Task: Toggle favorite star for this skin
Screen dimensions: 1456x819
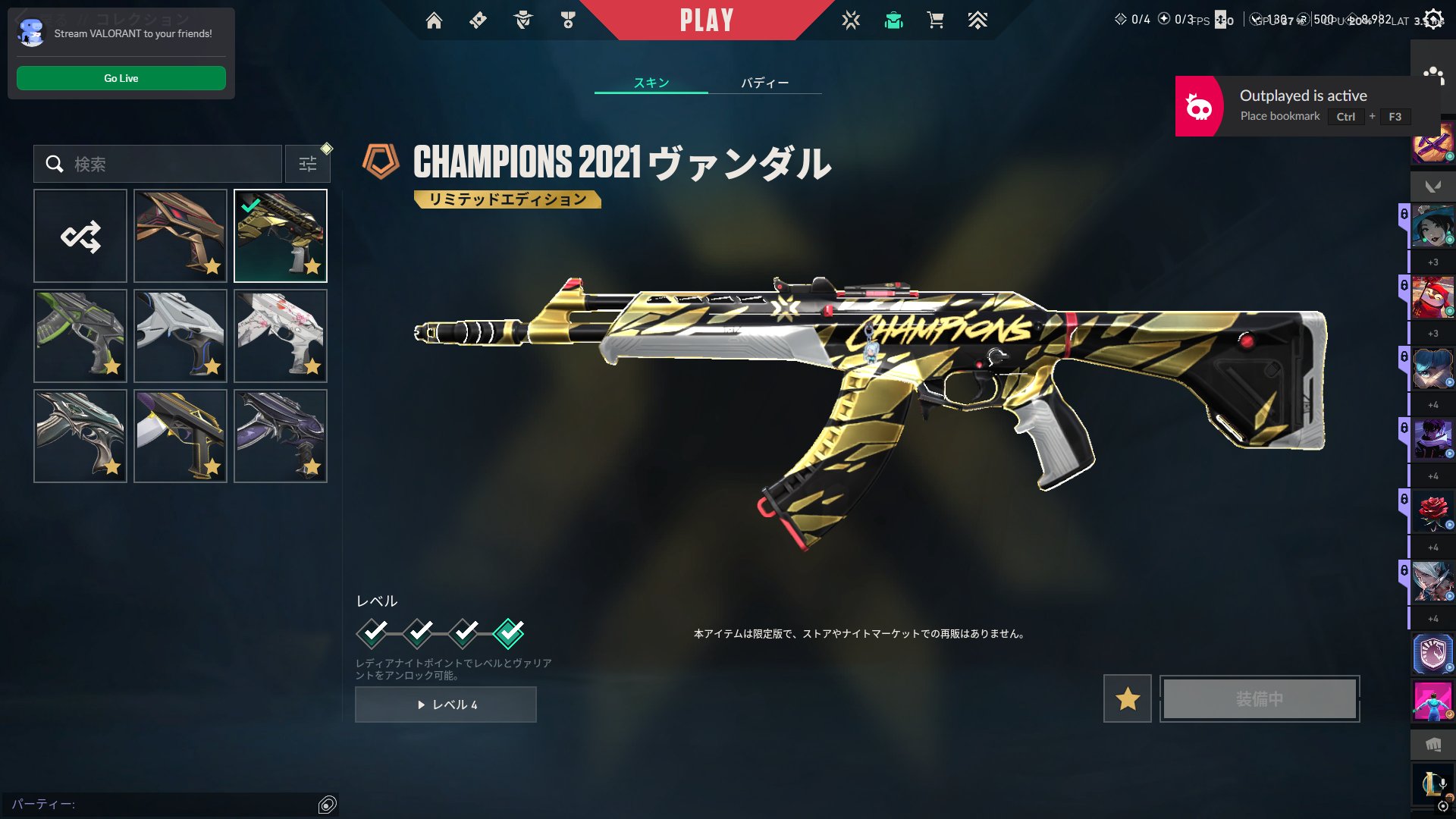Action: pyautogui.click(x=1128, y=698)
